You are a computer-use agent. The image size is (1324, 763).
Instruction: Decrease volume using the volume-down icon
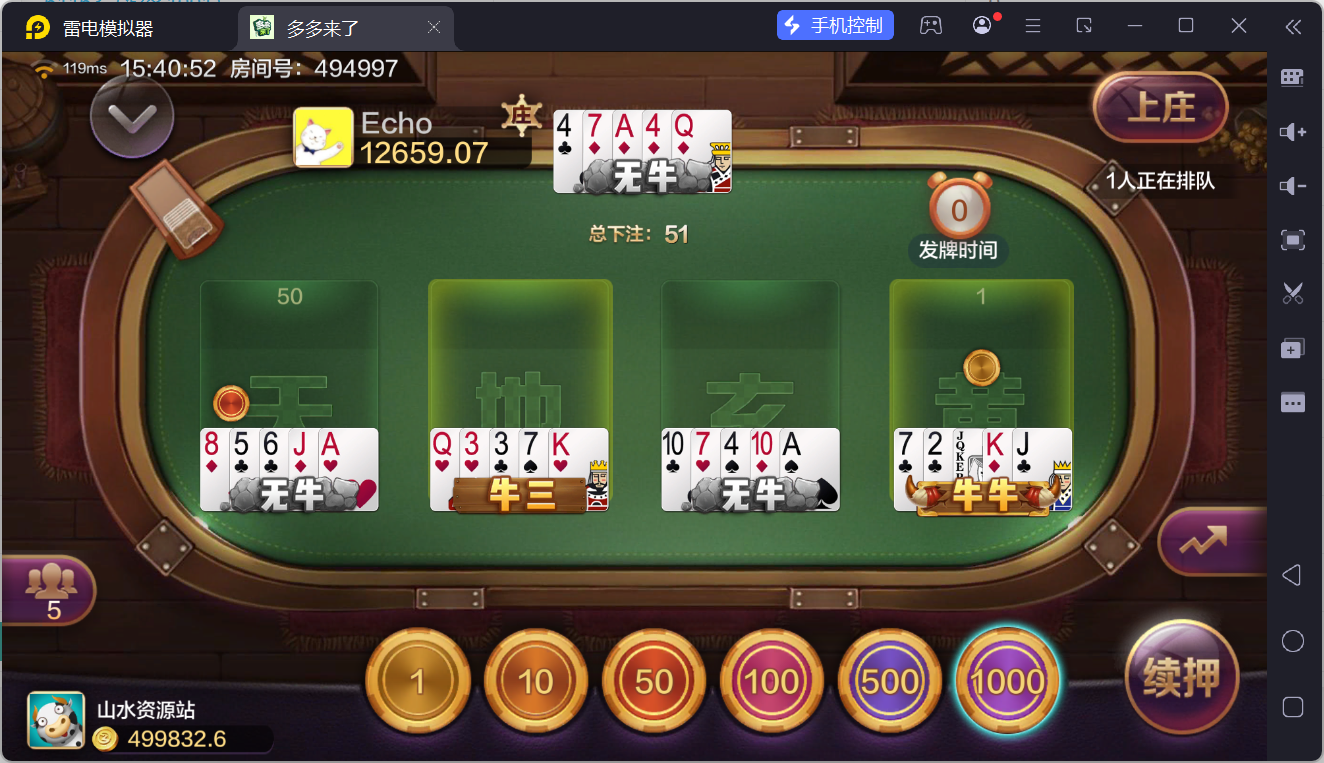point(1292,185)
